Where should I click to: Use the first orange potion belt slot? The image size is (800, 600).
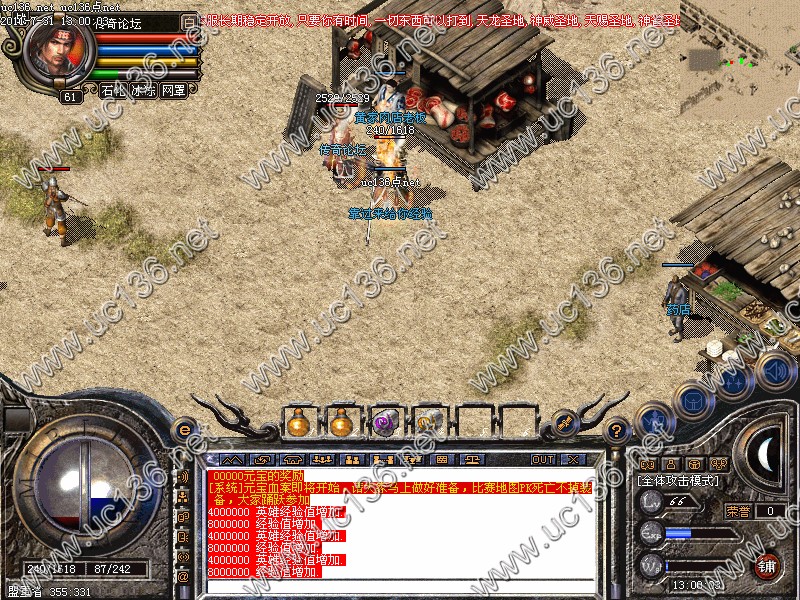(x=297, y=423)
